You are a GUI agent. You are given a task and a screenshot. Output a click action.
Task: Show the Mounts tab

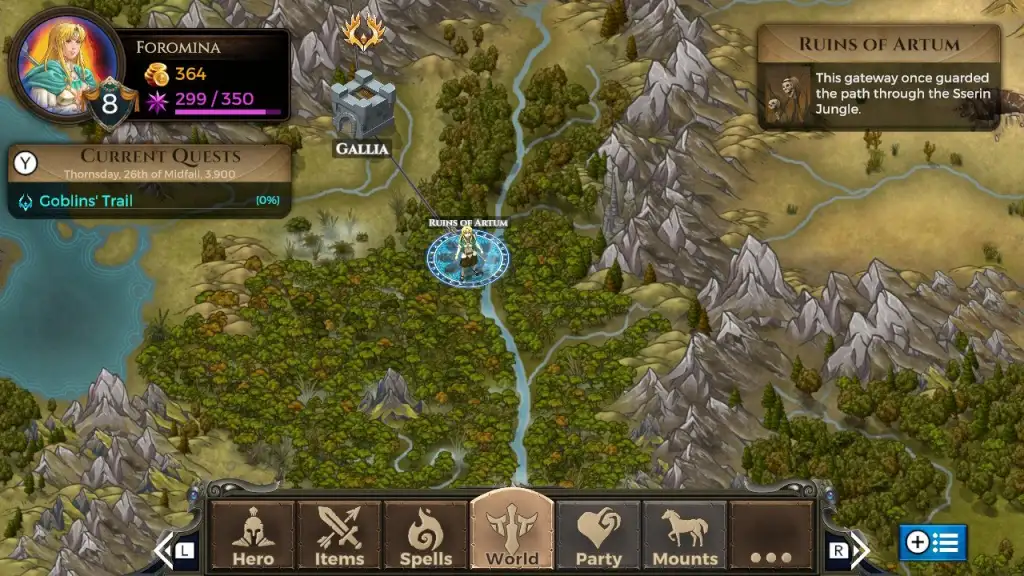[x=685, y=536]
